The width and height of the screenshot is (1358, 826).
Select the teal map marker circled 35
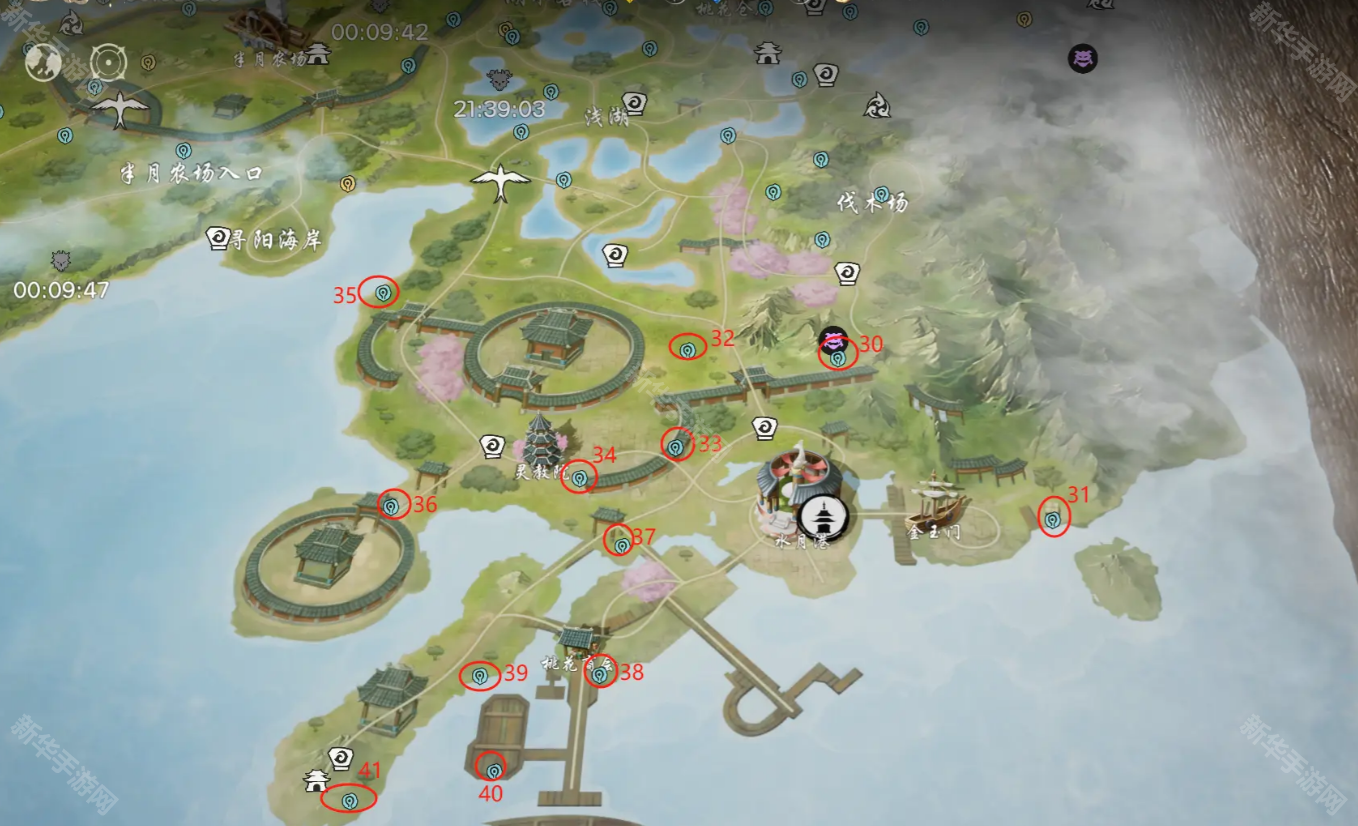[x=382, y=292]
